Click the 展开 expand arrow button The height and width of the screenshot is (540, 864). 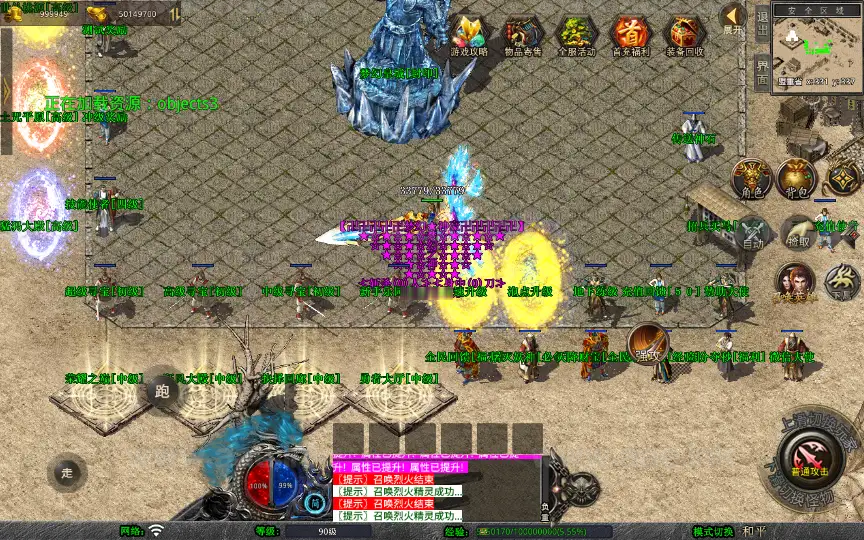tap(734, 18)
